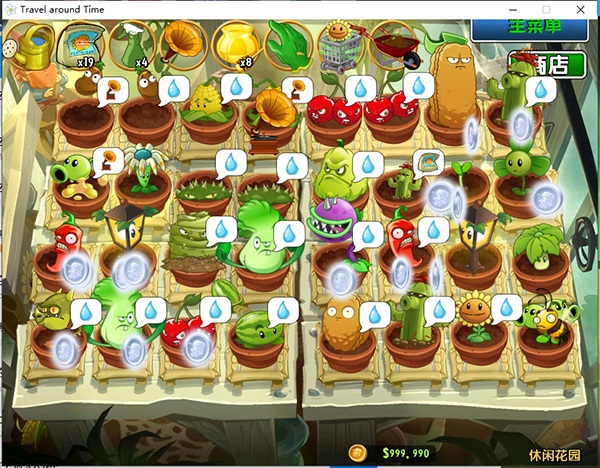600x468 pixels.
Task: Open the main menu (主菜单)
Action: point(528,27)
